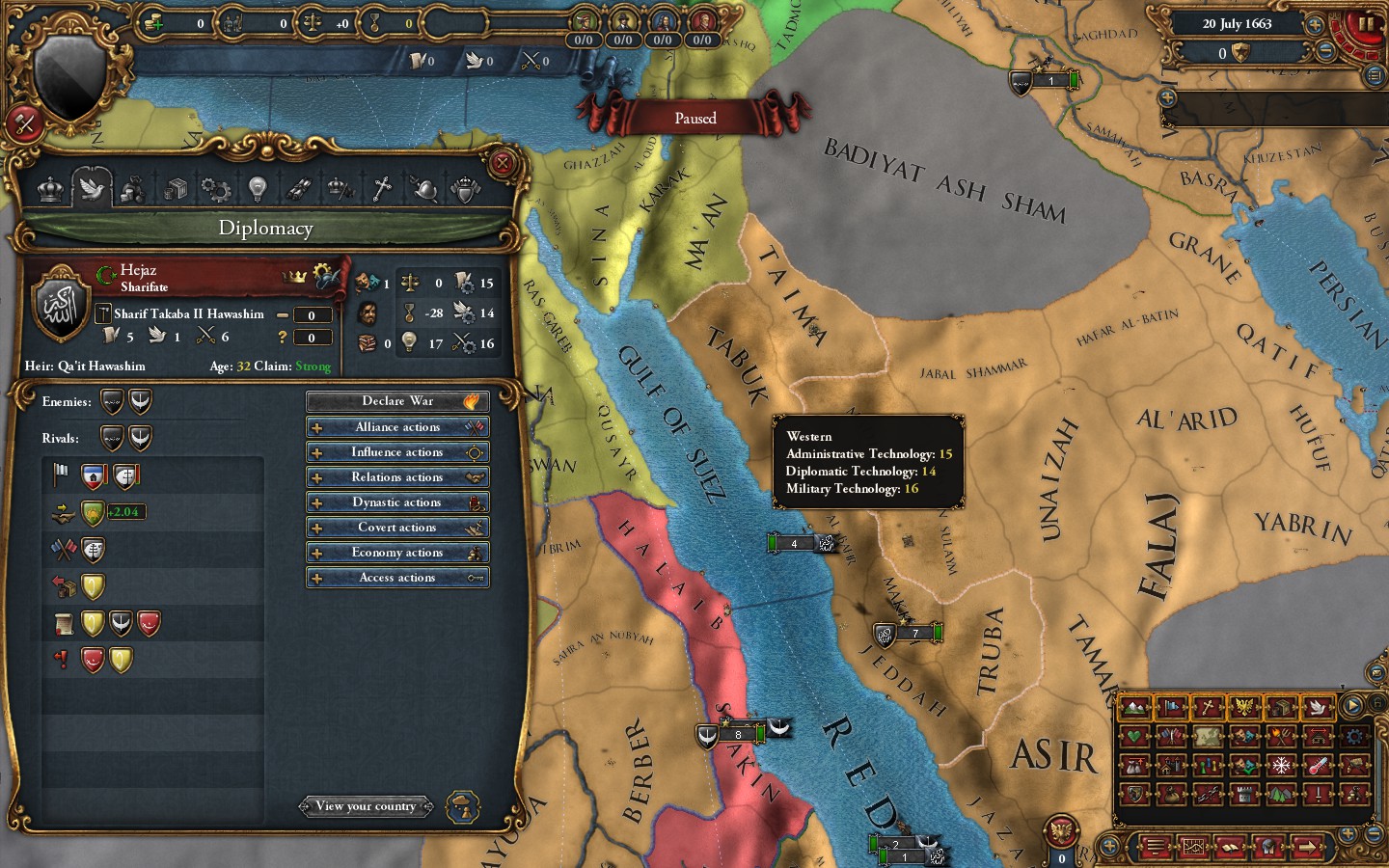Open the in-game ledger book icon
The image size is (1389, 868).
tap(1232, 847)
